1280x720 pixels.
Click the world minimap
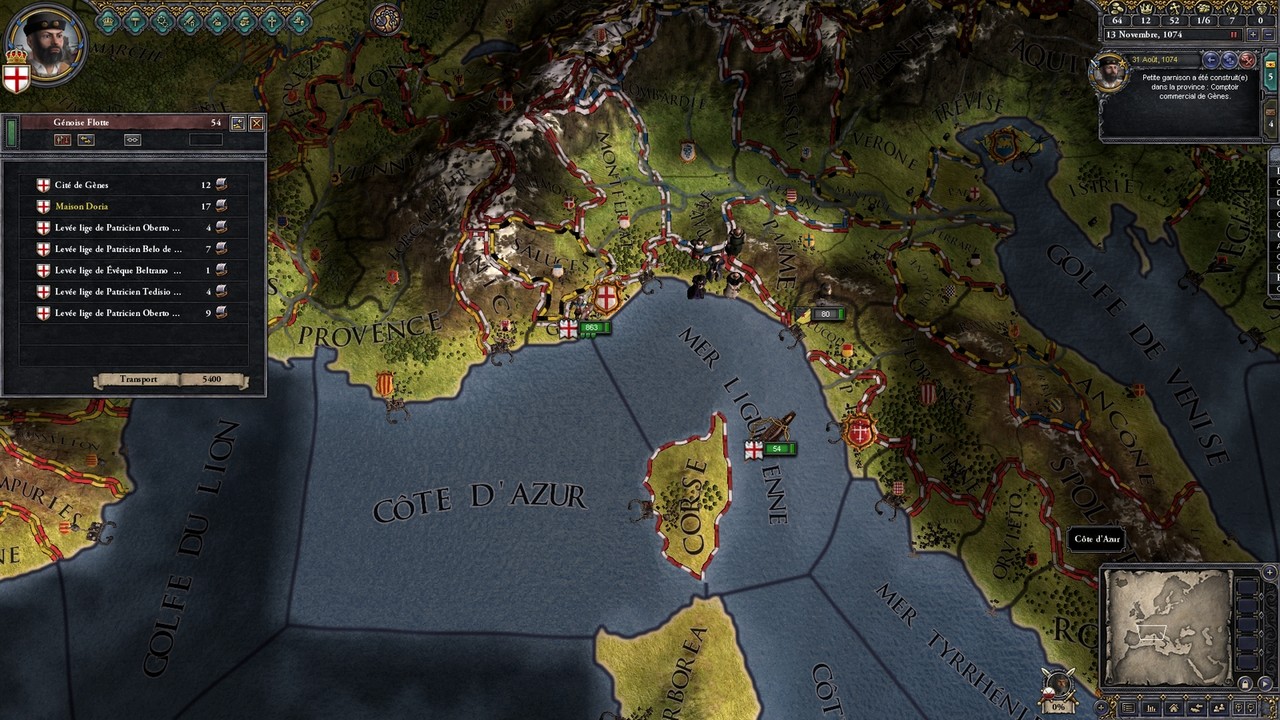[1167, 627]
